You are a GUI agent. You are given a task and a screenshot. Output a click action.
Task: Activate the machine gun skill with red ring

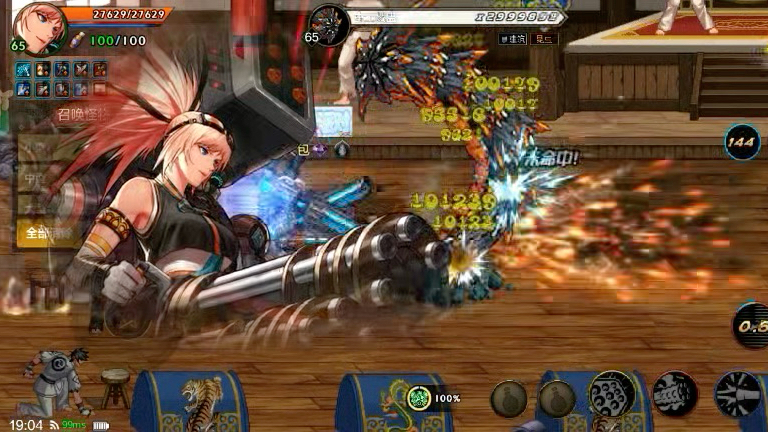click(x=675, y=394)
